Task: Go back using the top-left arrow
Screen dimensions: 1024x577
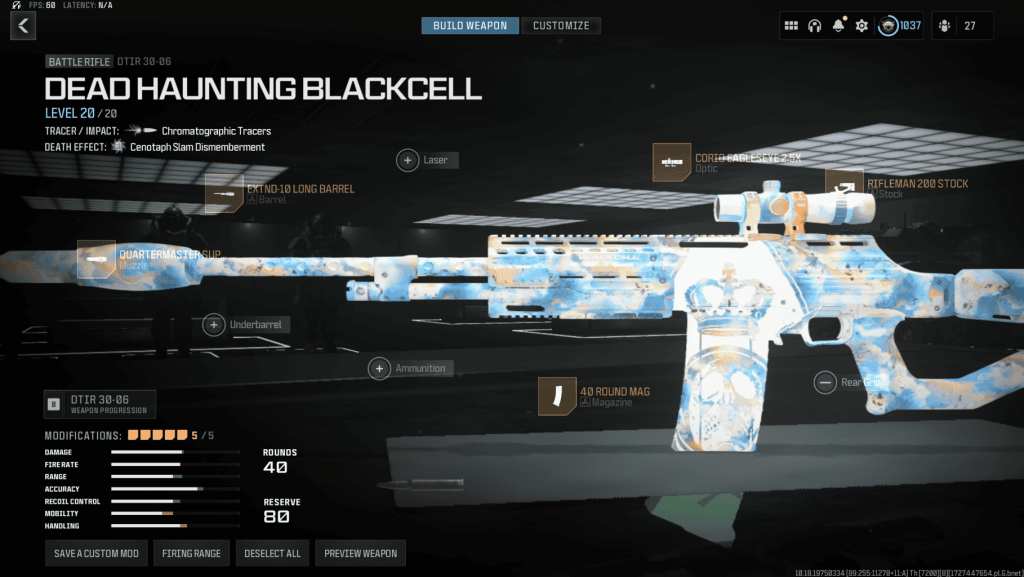Action: tap(22, 26)
